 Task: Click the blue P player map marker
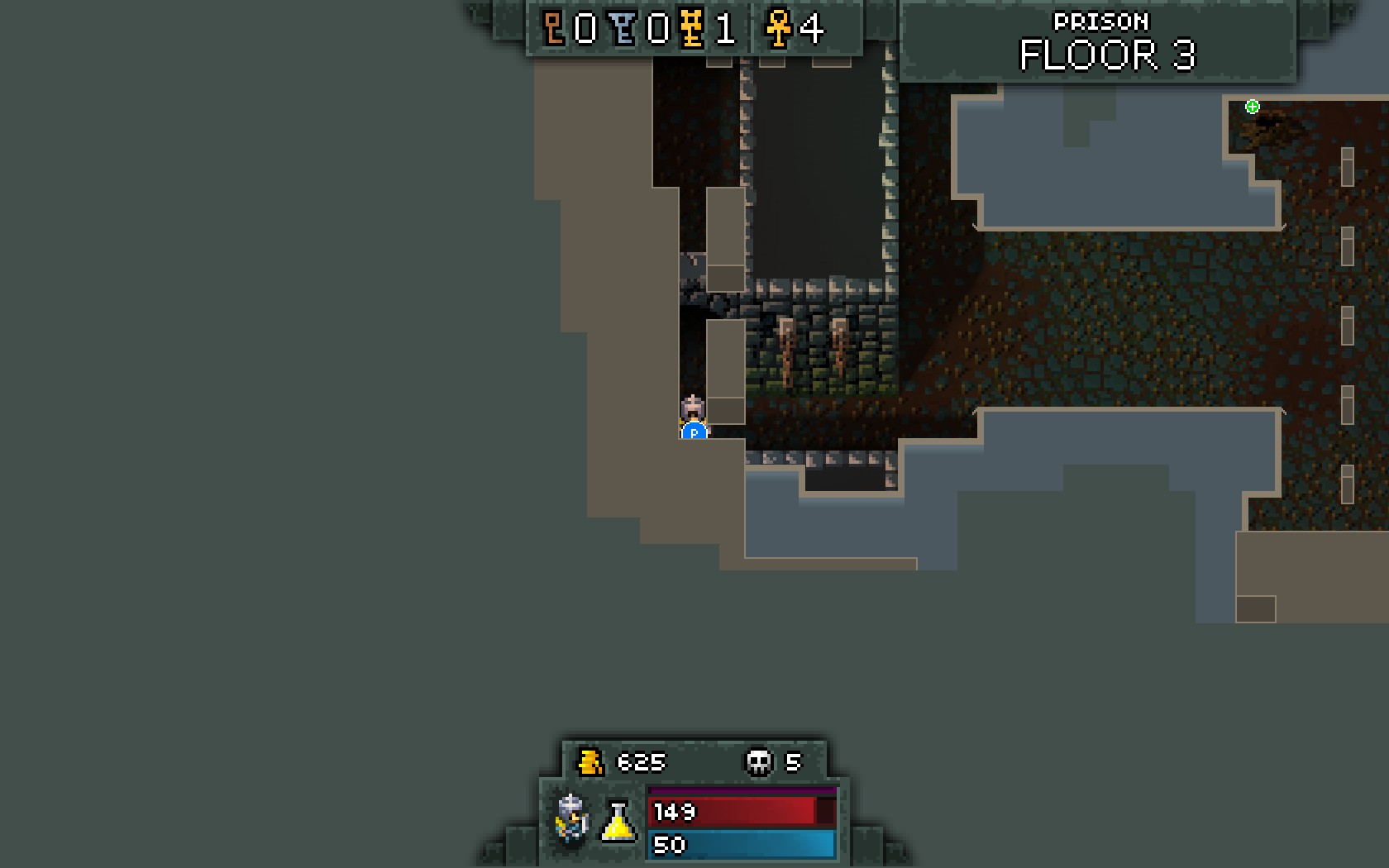(x=694, y=432)
